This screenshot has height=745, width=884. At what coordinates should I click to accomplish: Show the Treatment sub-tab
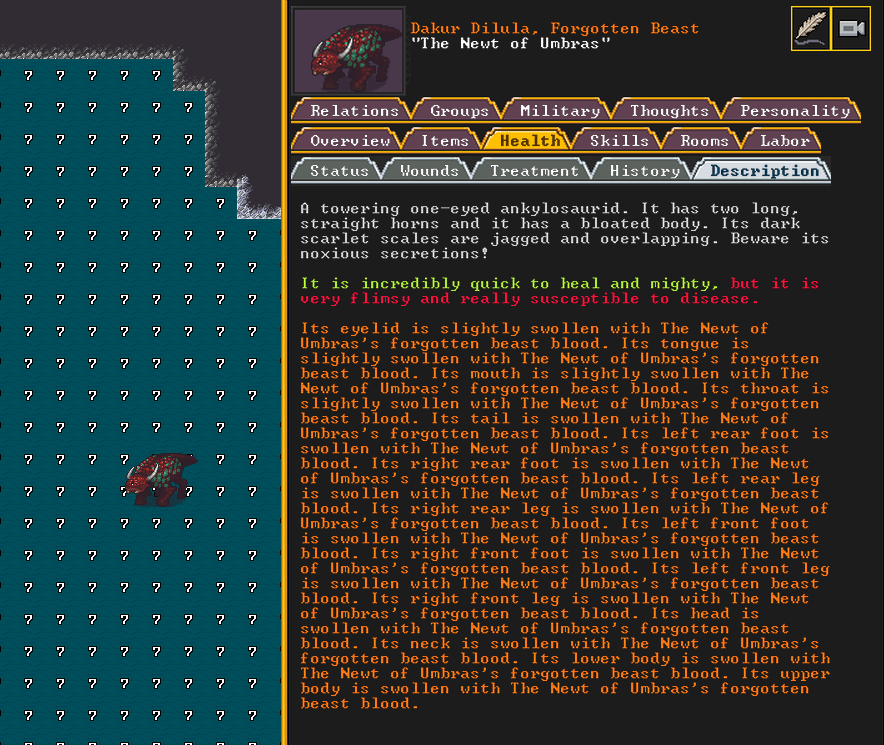(534, 171)
